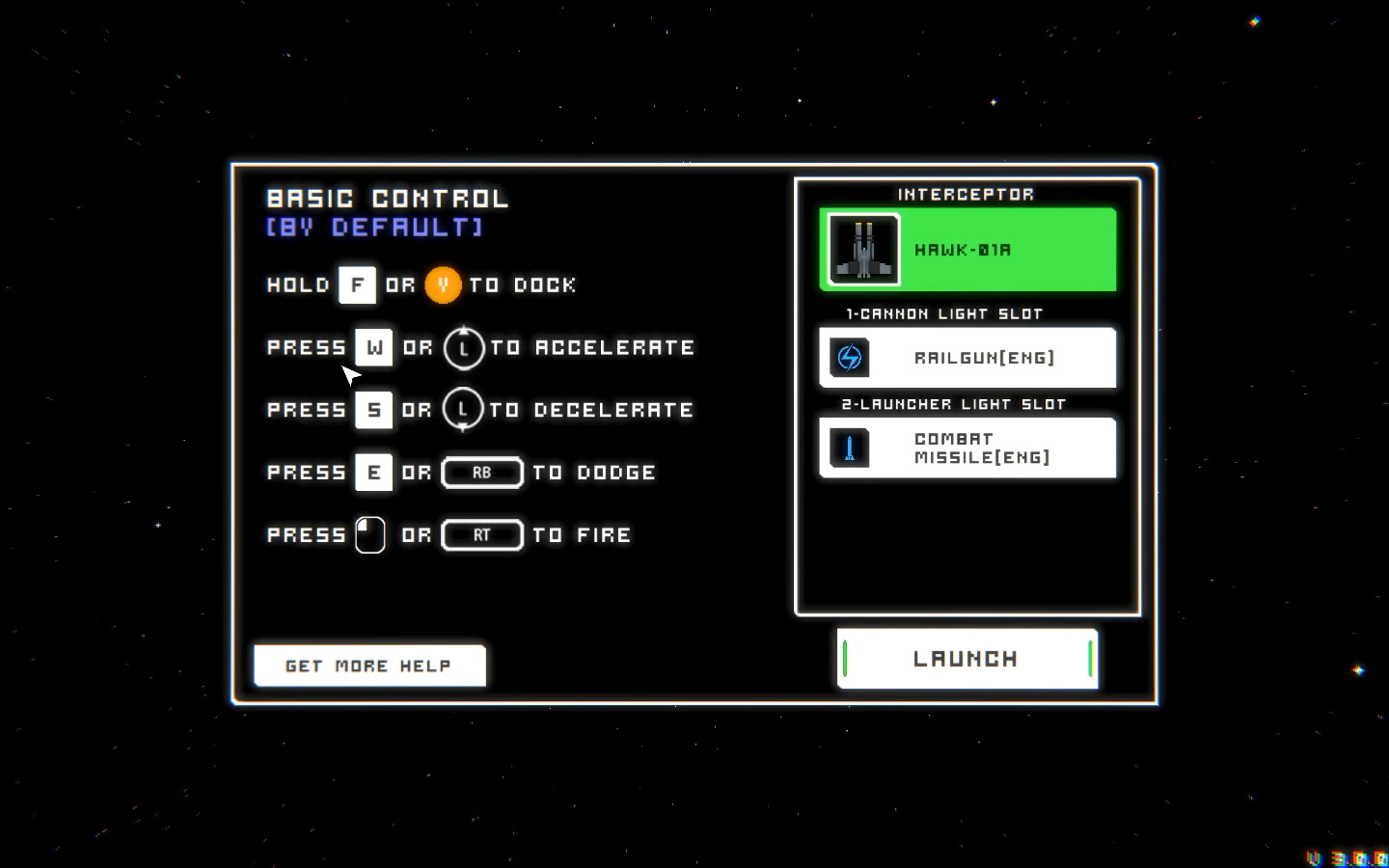Click the mouse fire icon
Viewport: 1389px width, 868px height.
click(370, 534)
